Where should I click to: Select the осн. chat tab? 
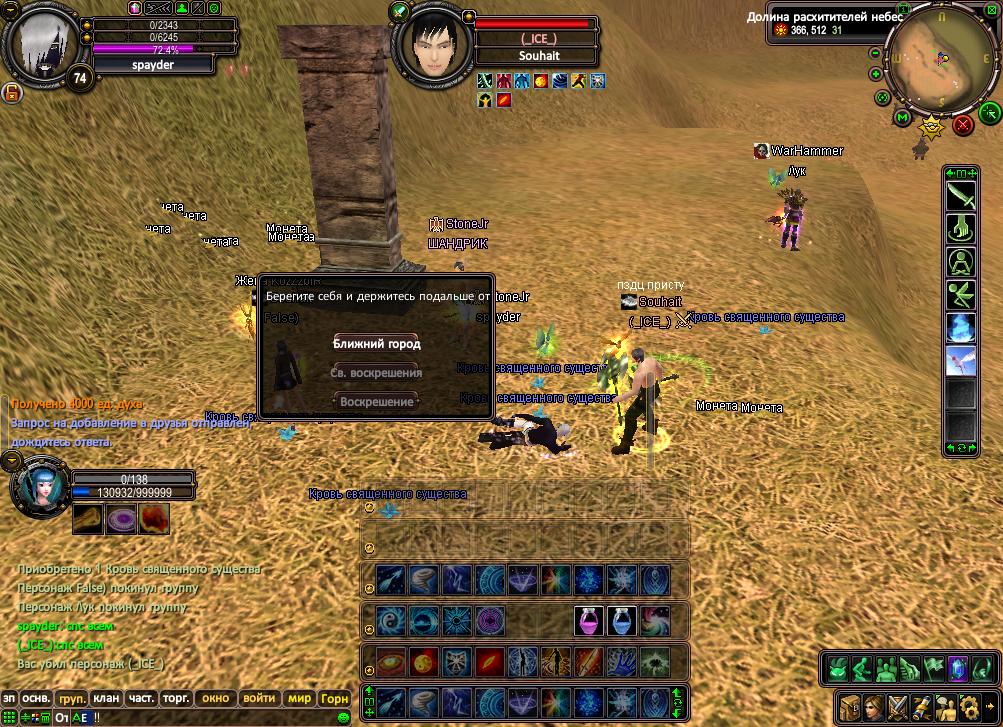(37, 698)
